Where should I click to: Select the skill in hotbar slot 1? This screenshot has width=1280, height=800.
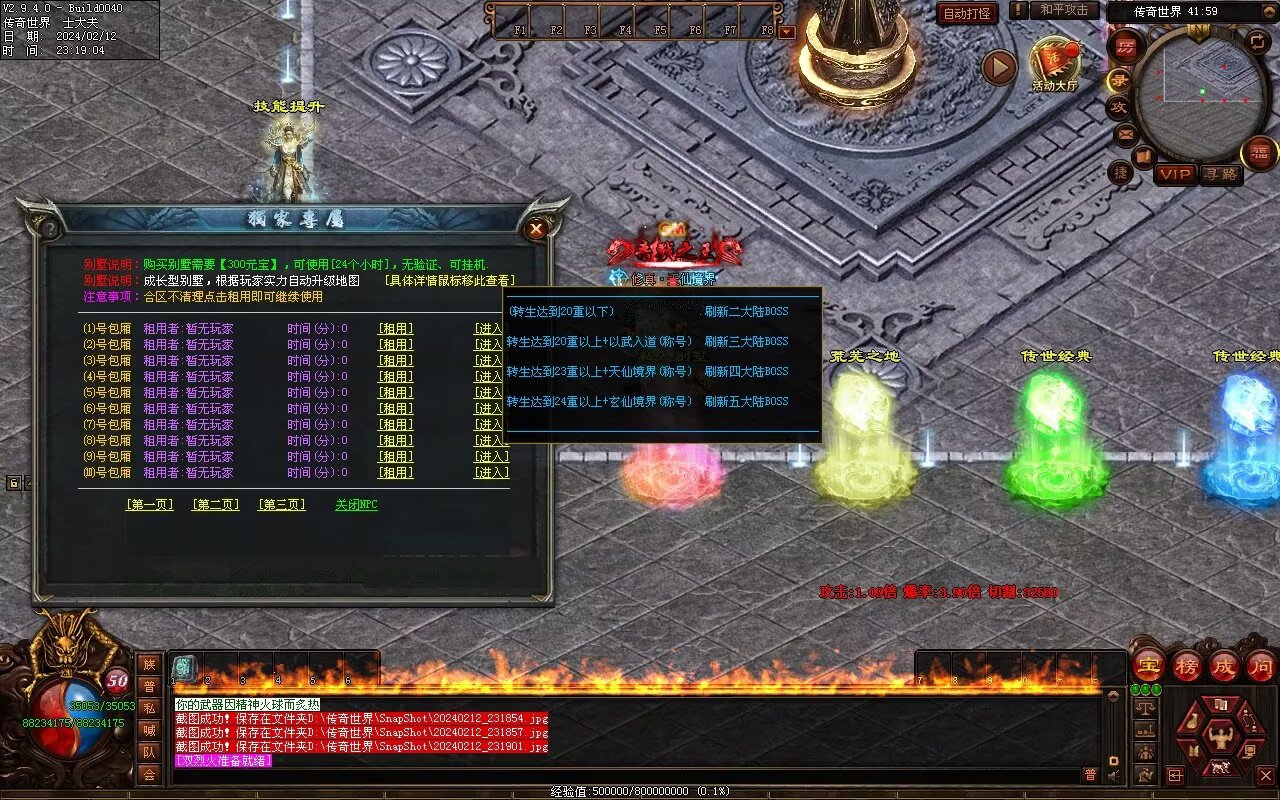click(184, 668)
